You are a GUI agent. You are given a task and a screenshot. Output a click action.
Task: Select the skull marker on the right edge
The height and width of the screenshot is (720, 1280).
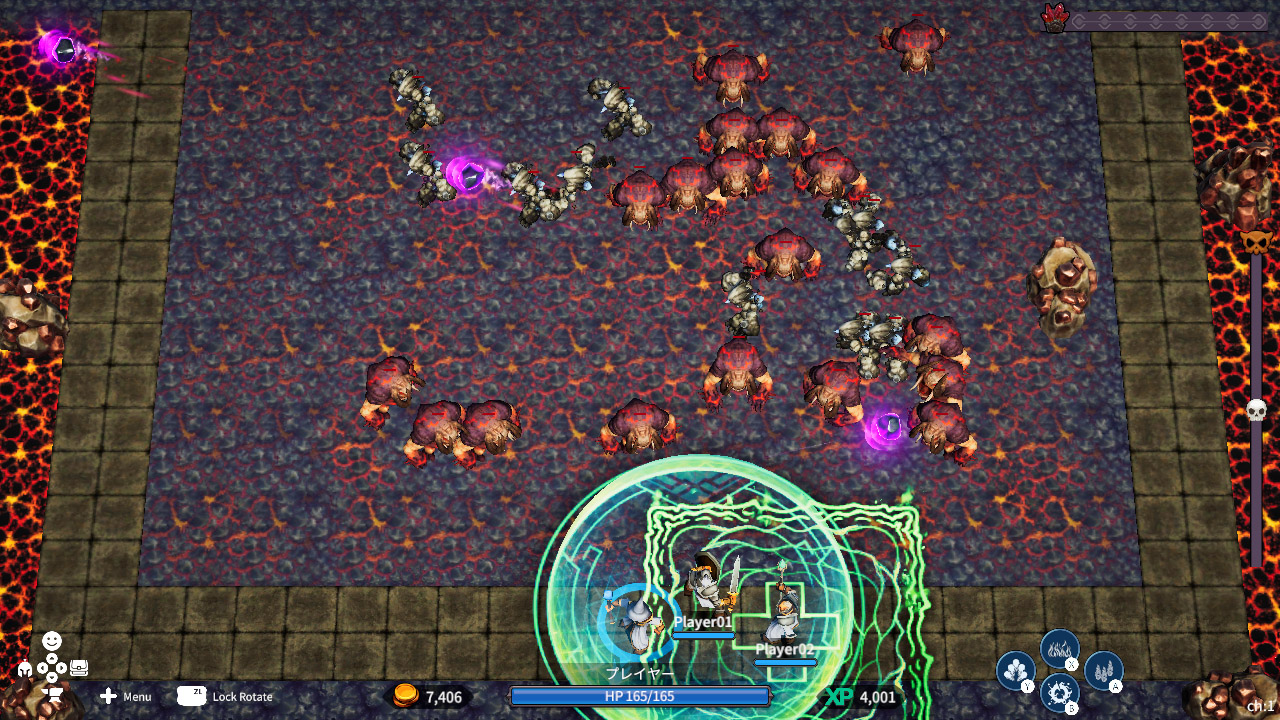coord(1256,408)
